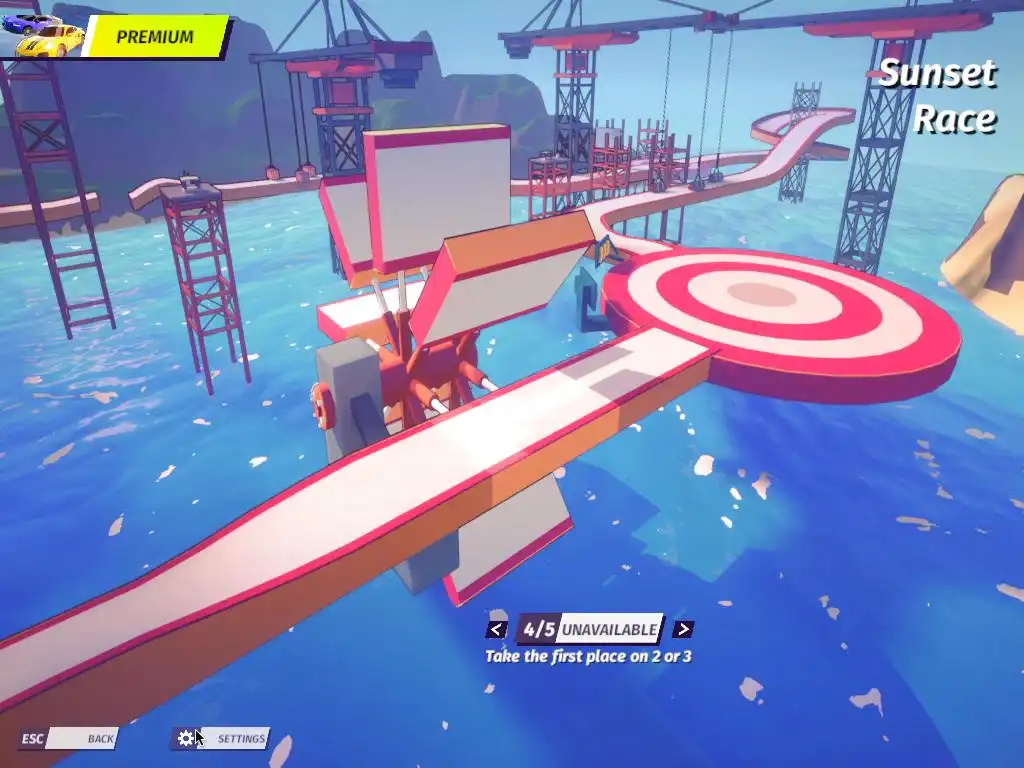This screenshot has width=1024, height=768.
Task: Click the Unavailable track status button
Action: [609, 629]
